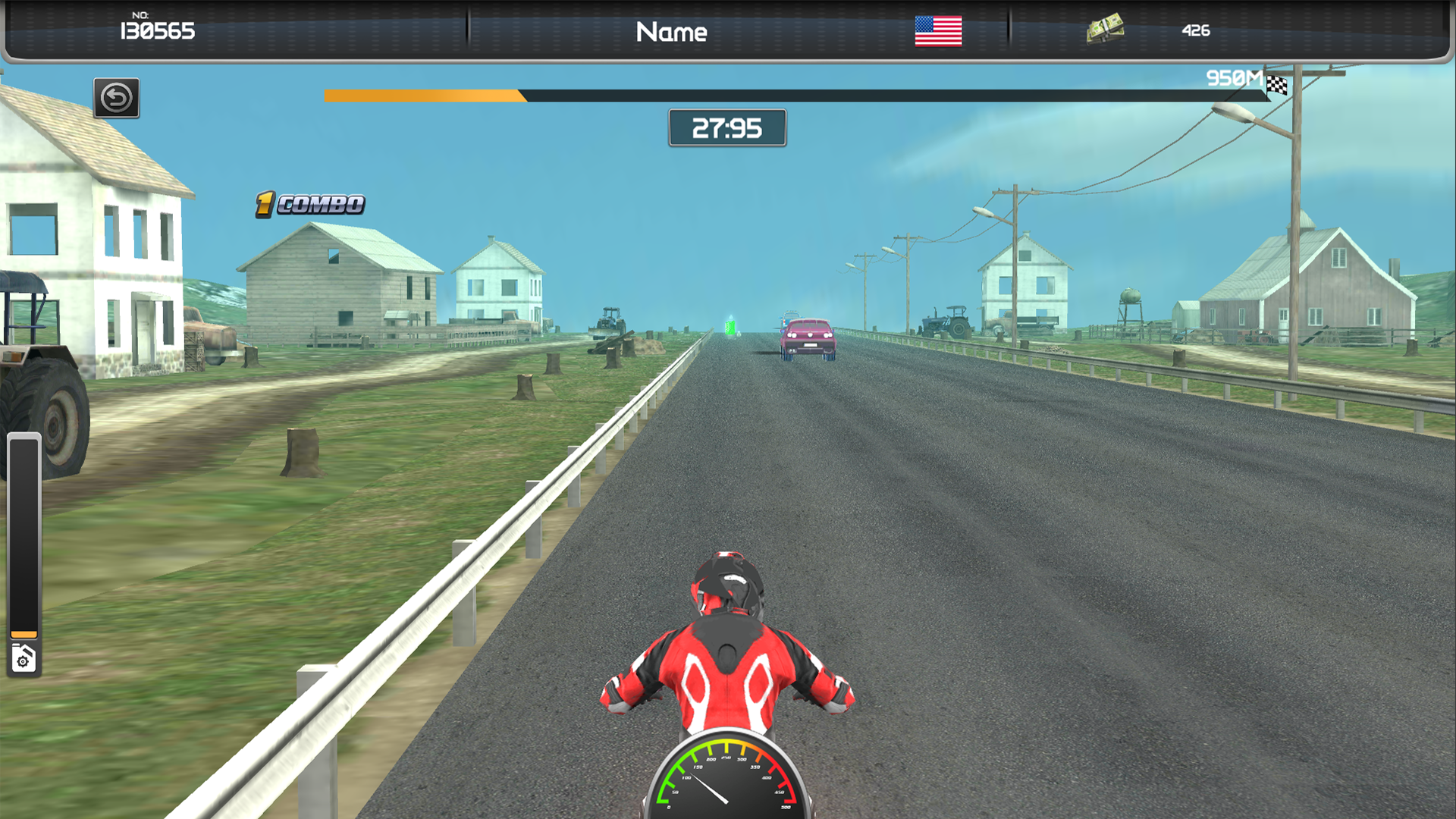Click the race timer showing 27:95
1456x819 pixels.
coord(726,127)
